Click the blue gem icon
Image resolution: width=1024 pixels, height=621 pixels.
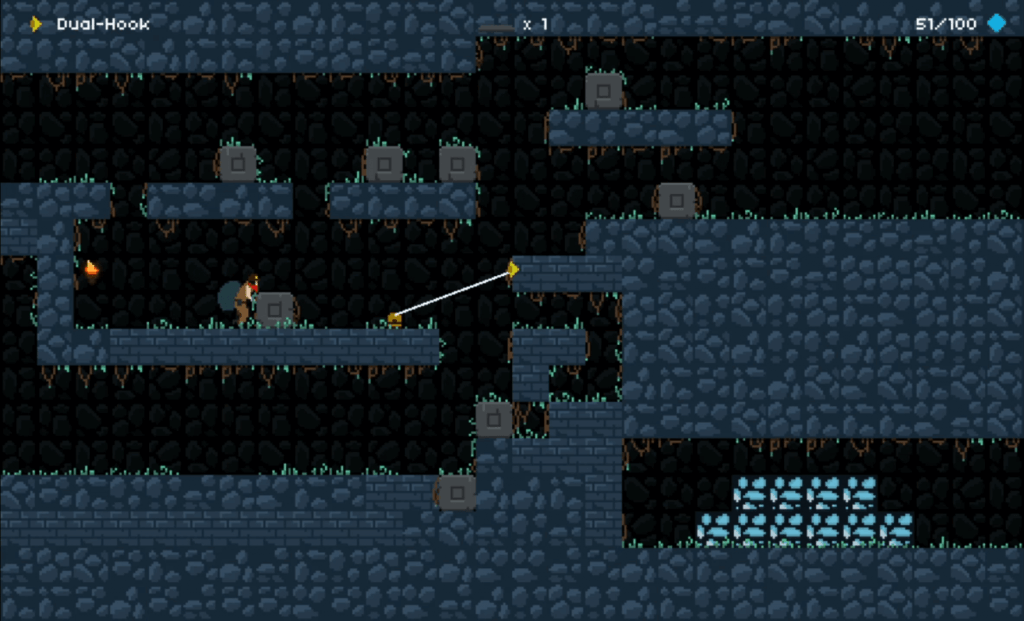(997, 23)
